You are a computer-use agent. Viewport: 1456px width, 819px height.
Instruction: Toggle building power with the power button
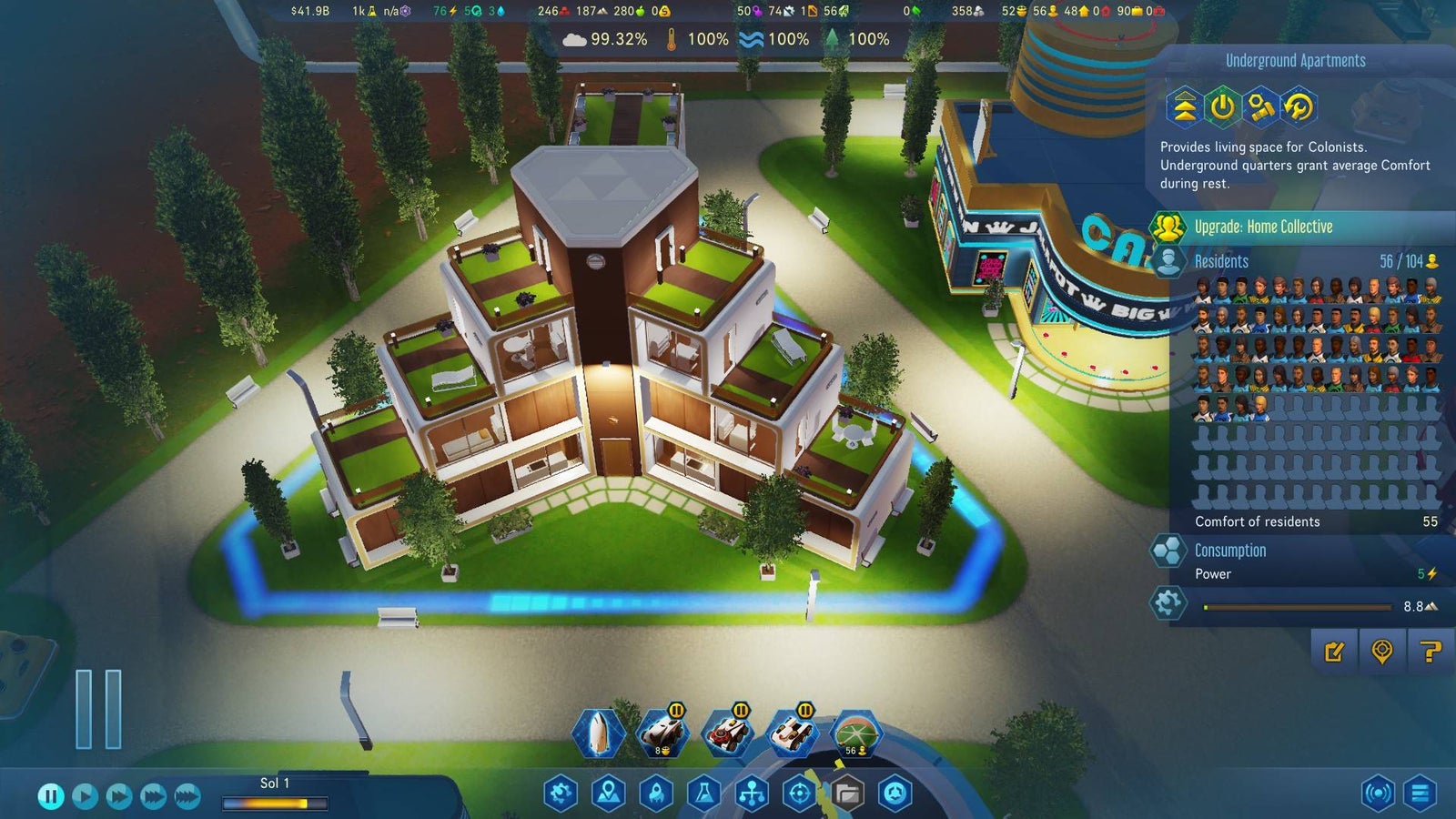[x=1222, y=107]
